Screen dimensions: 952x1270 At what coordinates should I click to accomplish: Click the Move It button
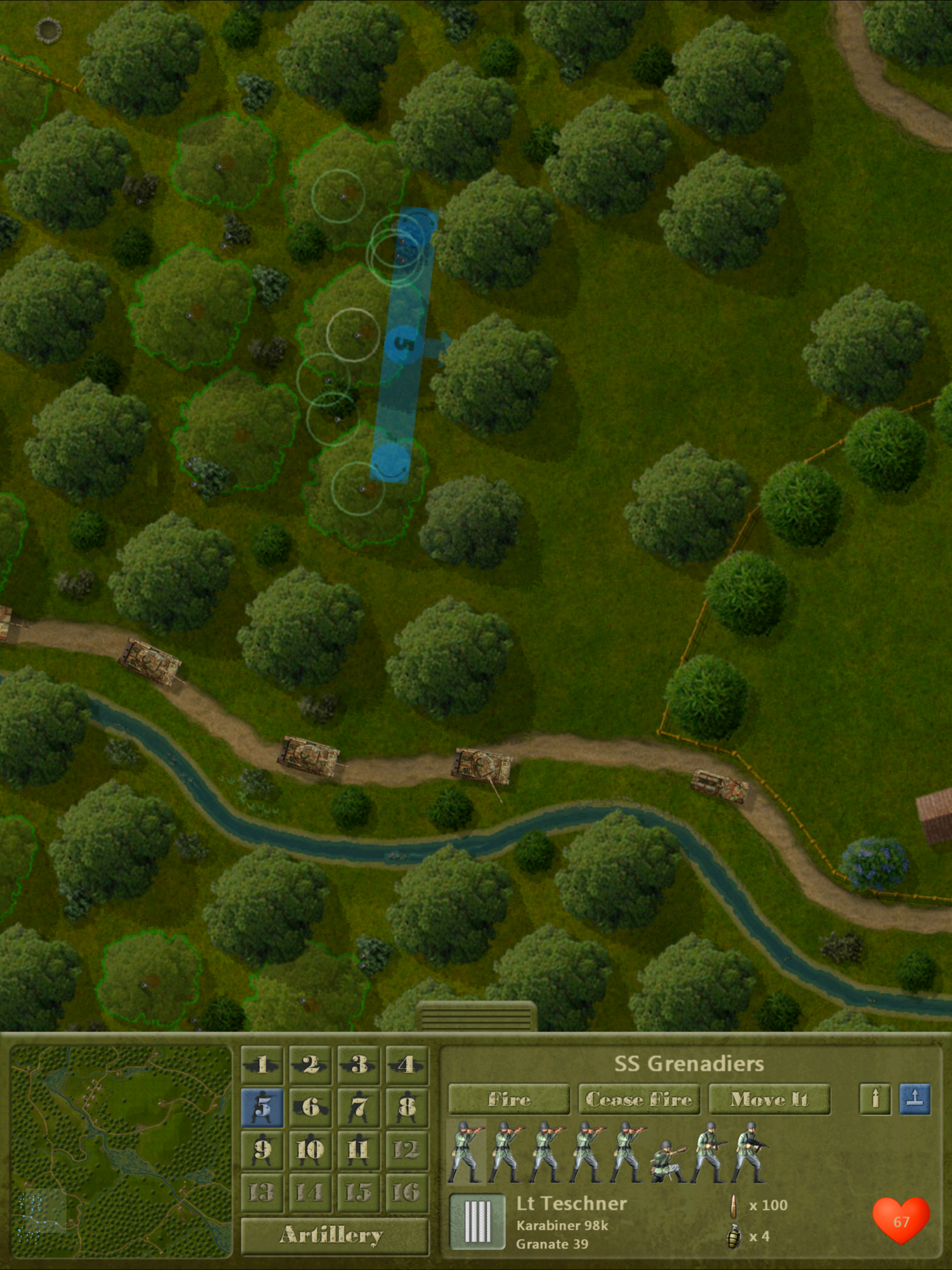pos(769,1099)
